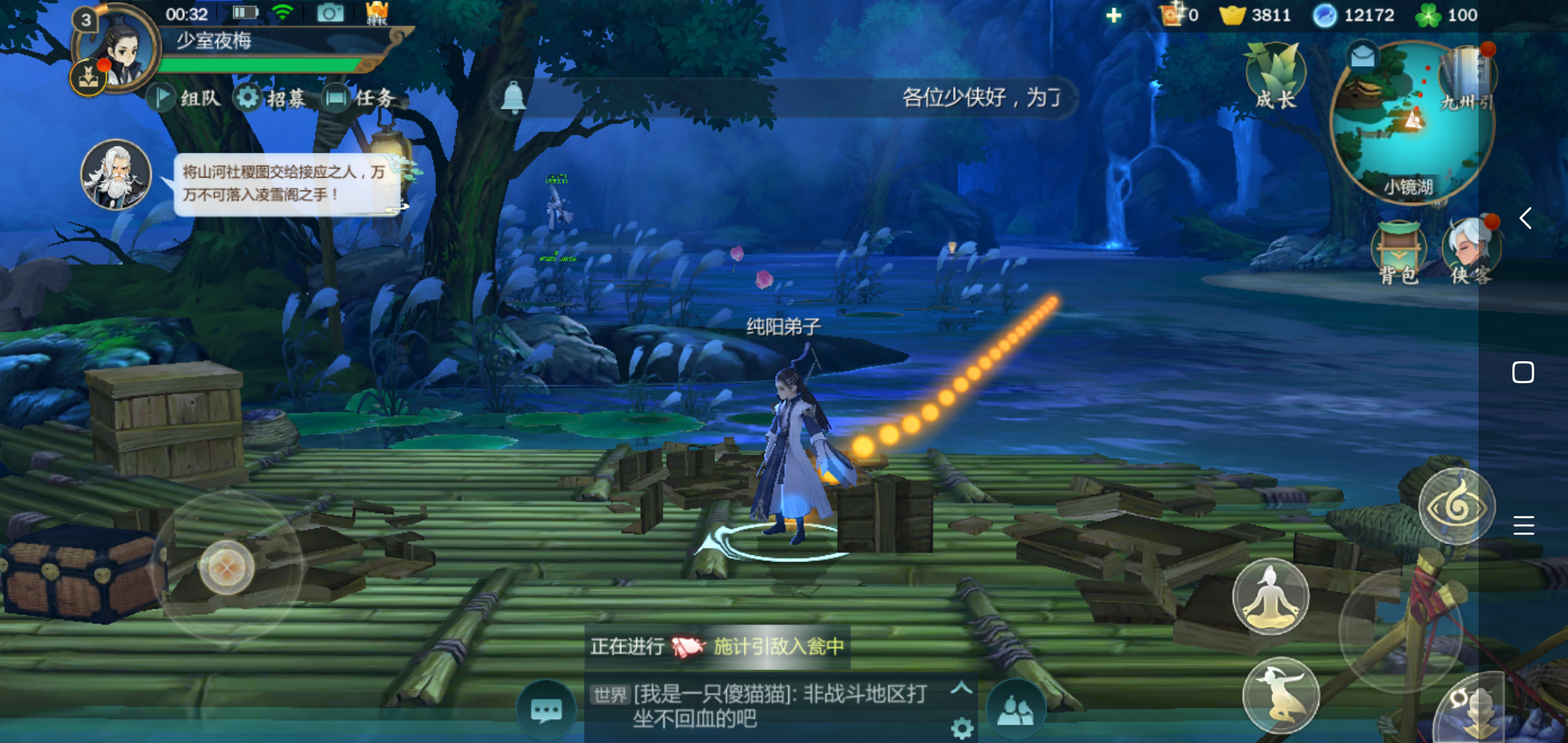Add currency with the plus button
The image size is (1568, 743).
(1113, 15)
